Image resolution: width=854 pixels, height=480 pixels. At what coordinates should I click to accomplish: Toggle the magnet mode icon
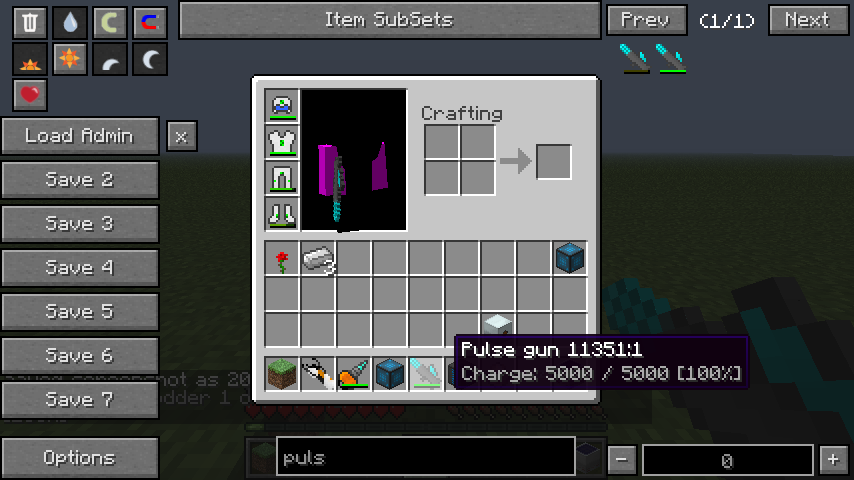click(150, 22)
